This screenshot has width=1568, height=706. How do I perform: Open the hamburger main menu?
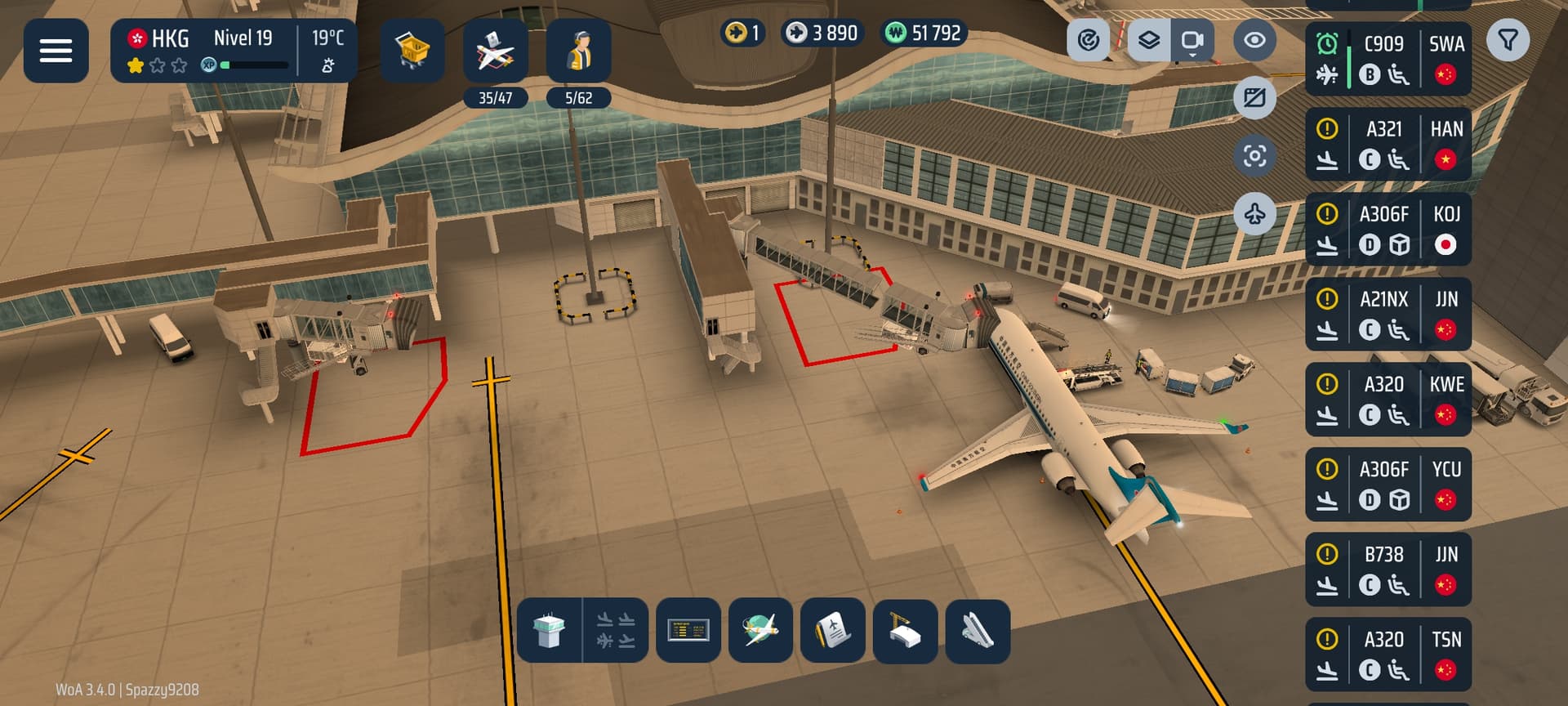[56, 51]
